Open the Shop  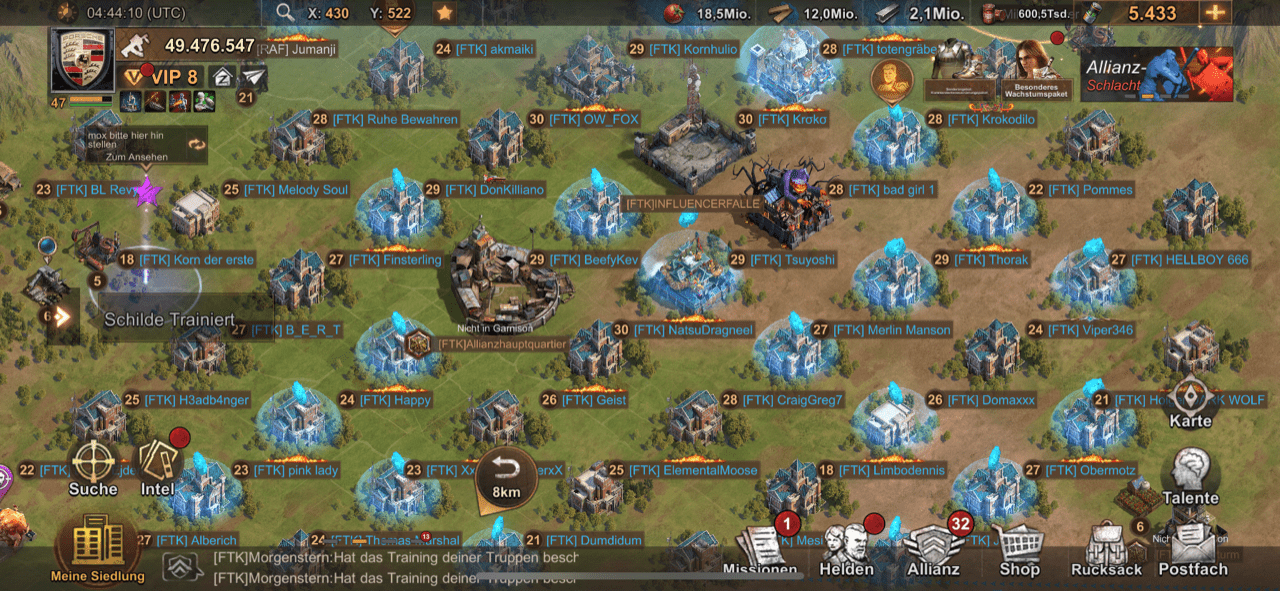(1020, 548)
